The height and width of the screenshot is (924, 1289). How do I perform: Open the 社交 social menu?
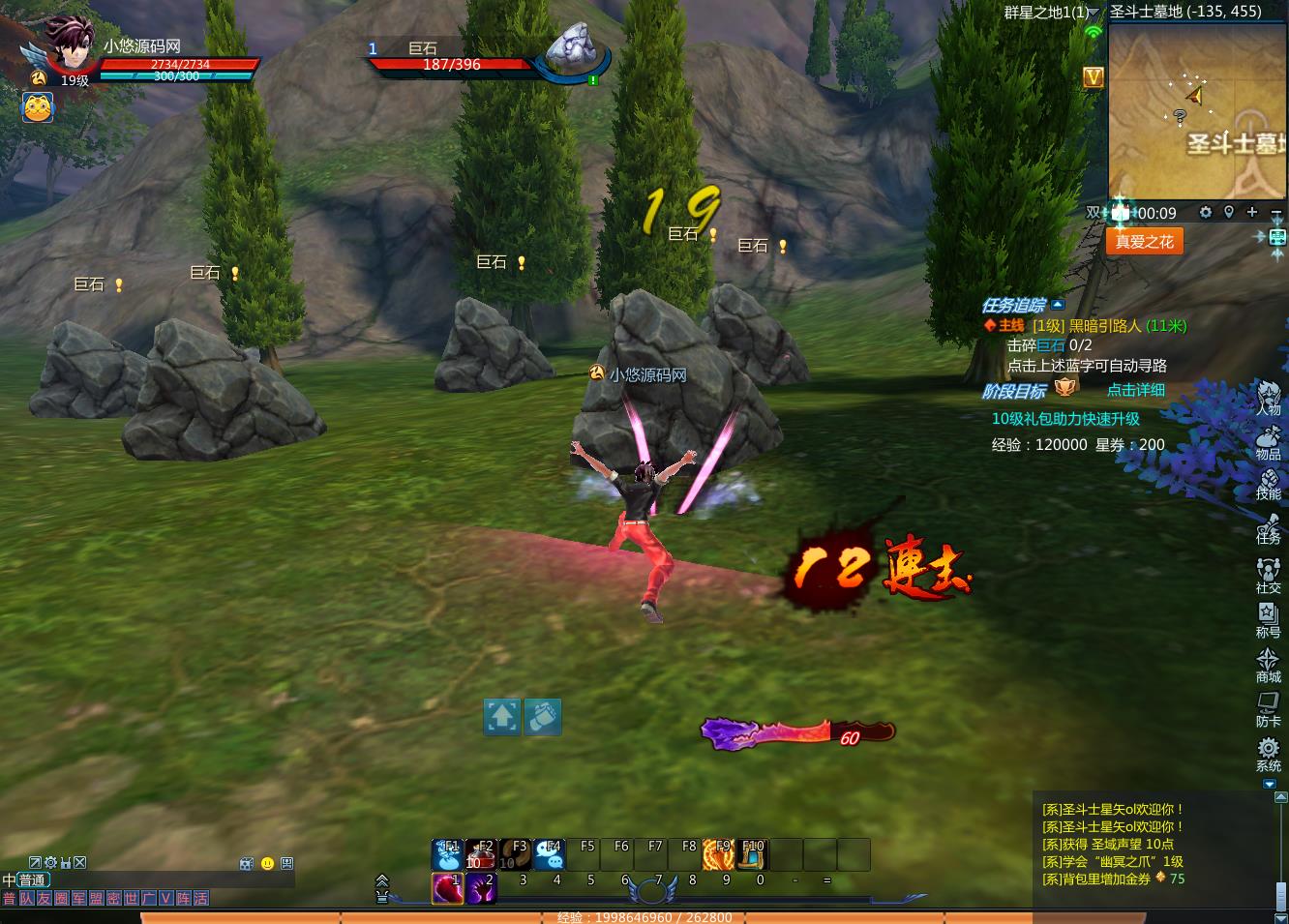(1268, 575)
